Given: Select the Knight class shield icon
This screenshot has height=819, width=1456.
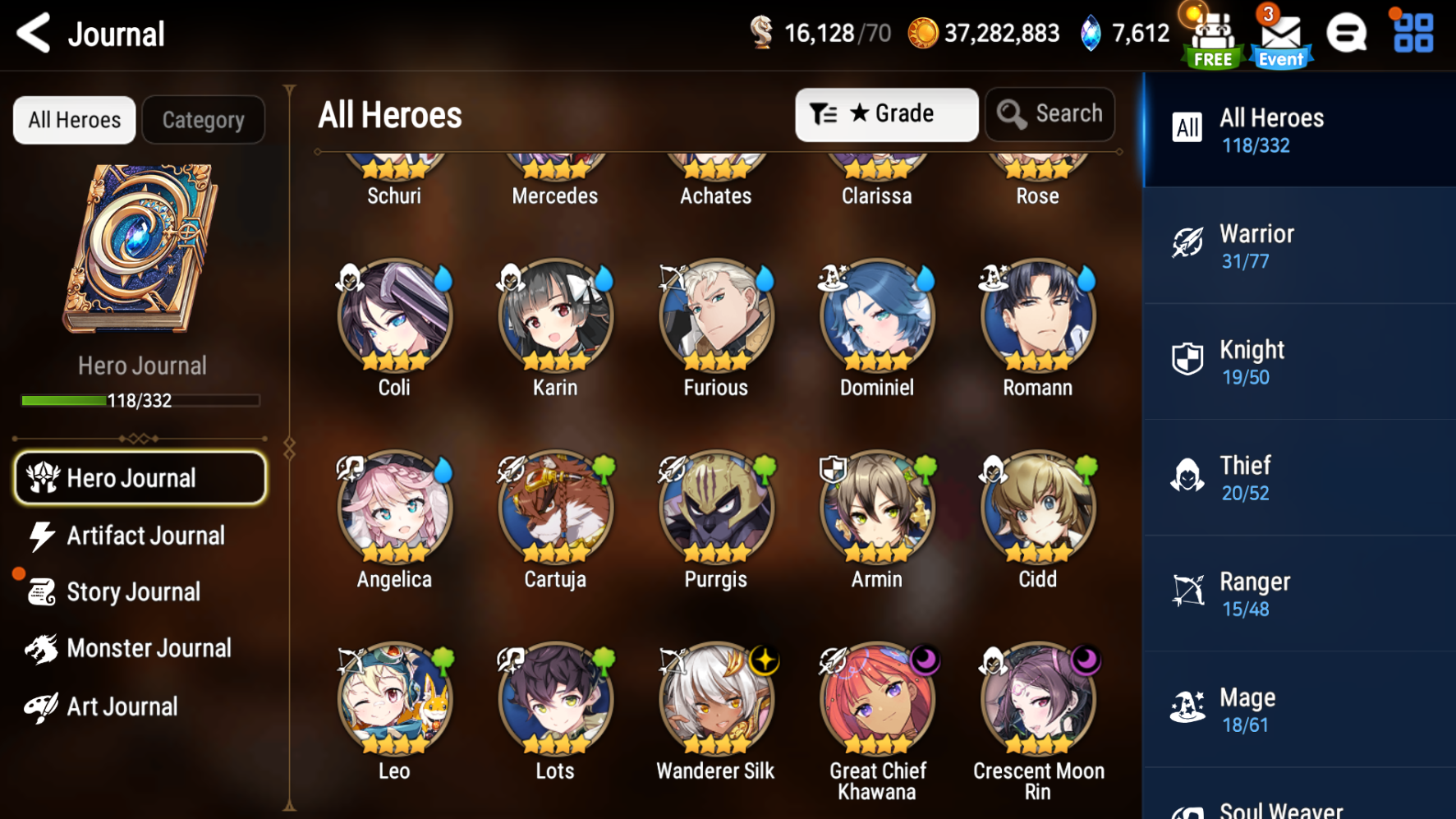Looking at the screenshot, I should (1186, 360).
